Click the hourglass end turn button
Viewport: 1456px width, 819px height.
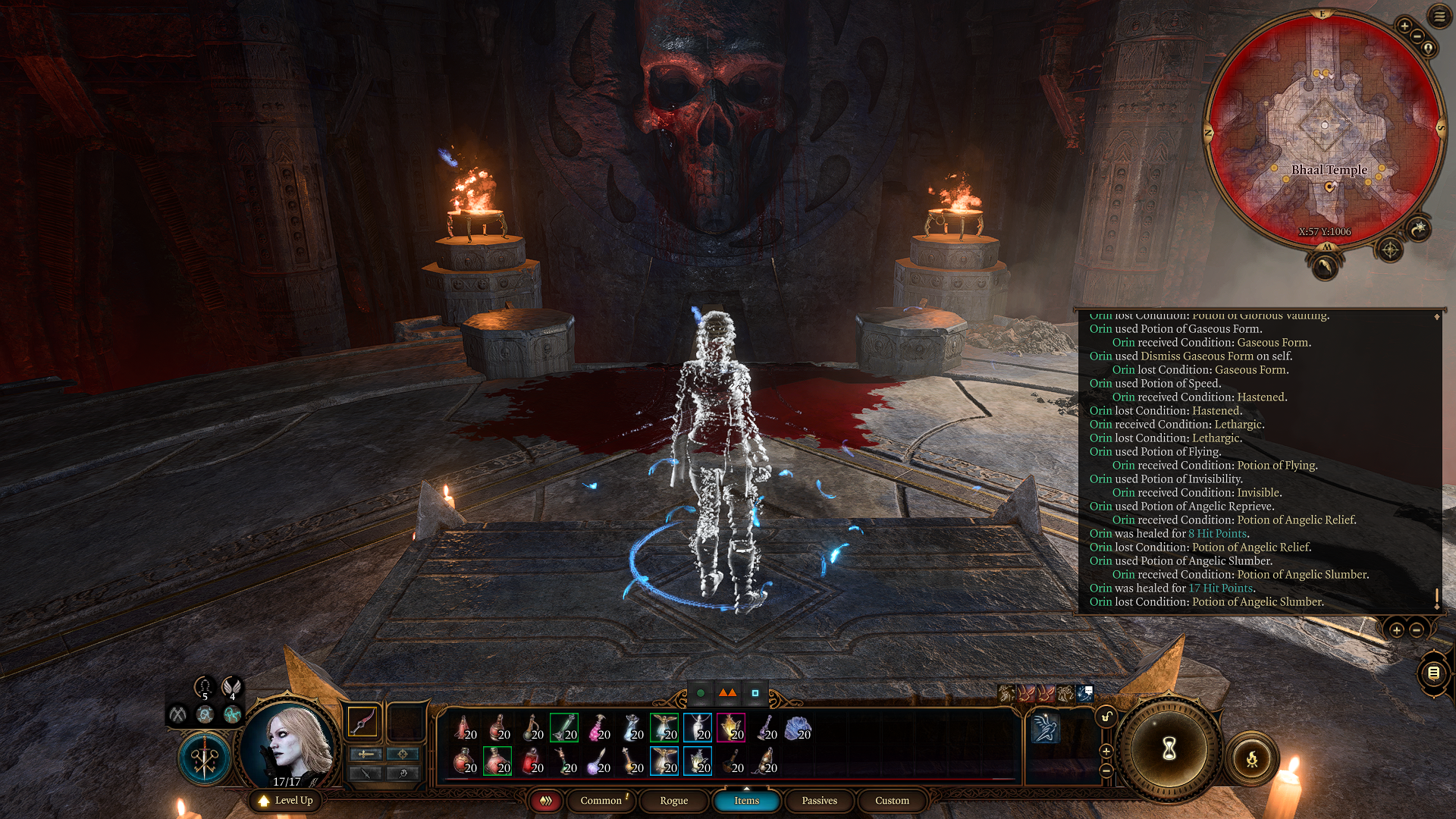pyautogui.click(x=1169, y=748)
